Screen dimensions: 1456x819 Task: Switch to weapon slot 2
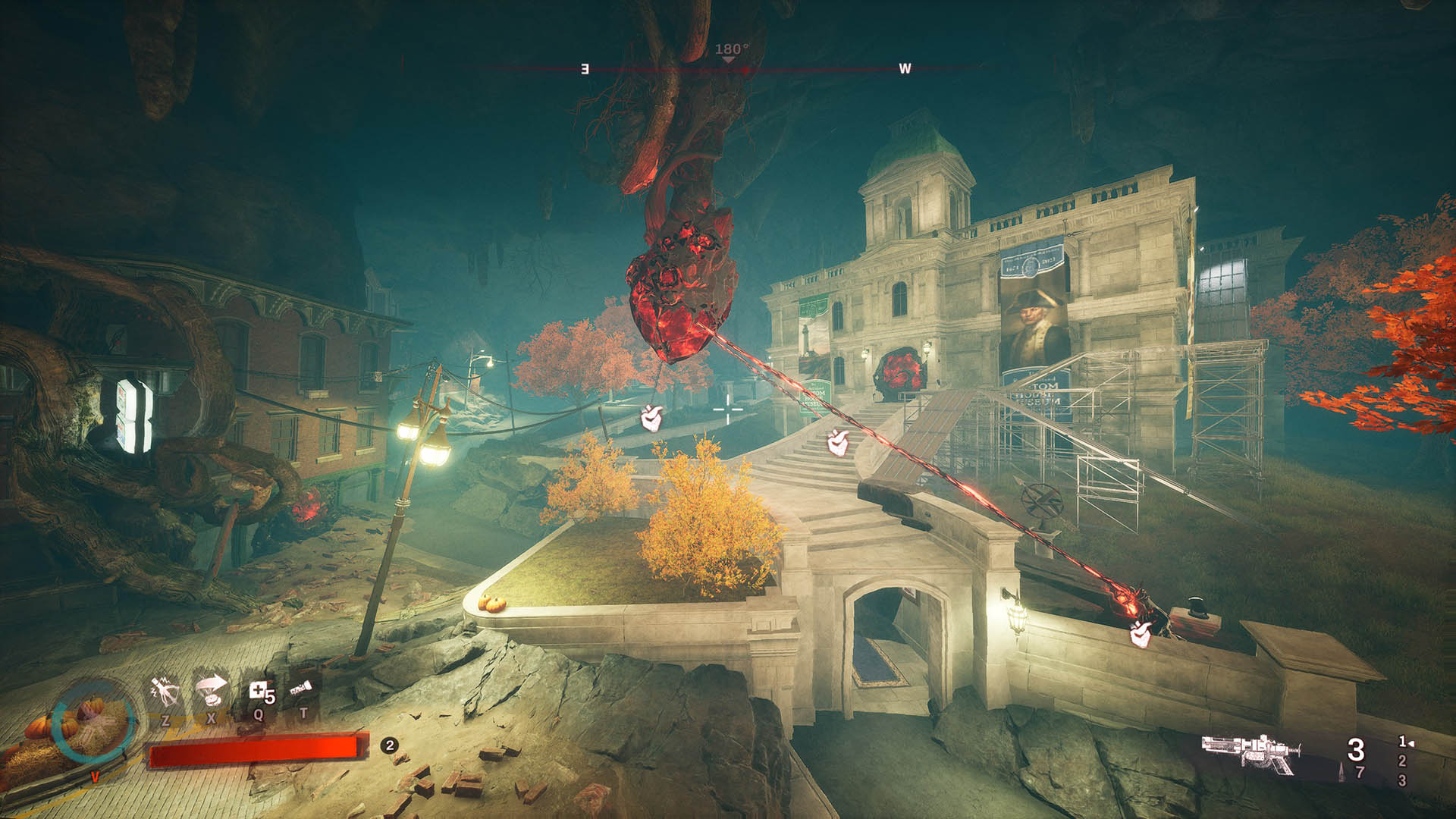(x=1402, y=761)
